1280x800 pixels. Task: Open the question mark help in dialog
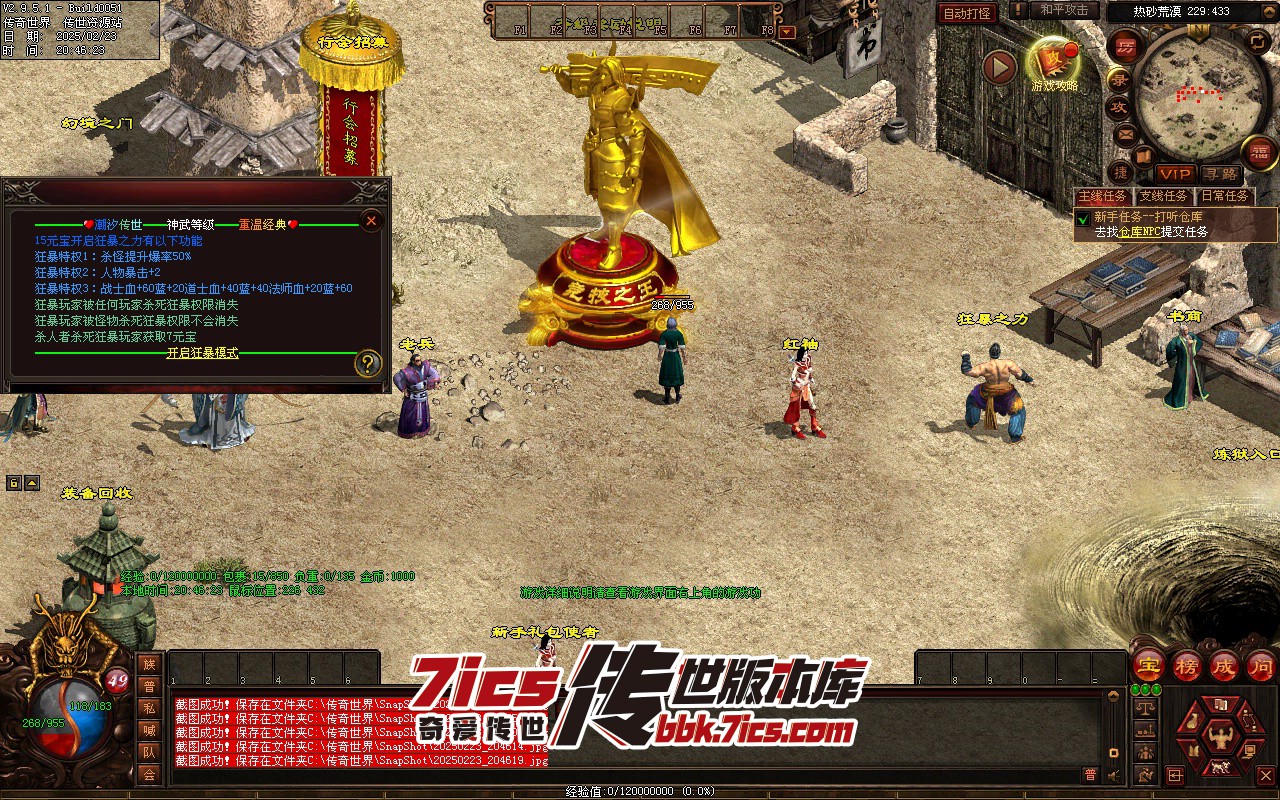[369, 362]
